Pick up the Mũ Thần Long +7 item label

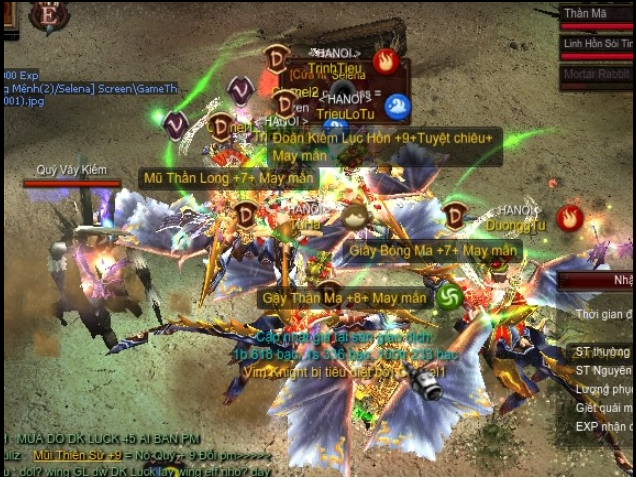[229, 178]
